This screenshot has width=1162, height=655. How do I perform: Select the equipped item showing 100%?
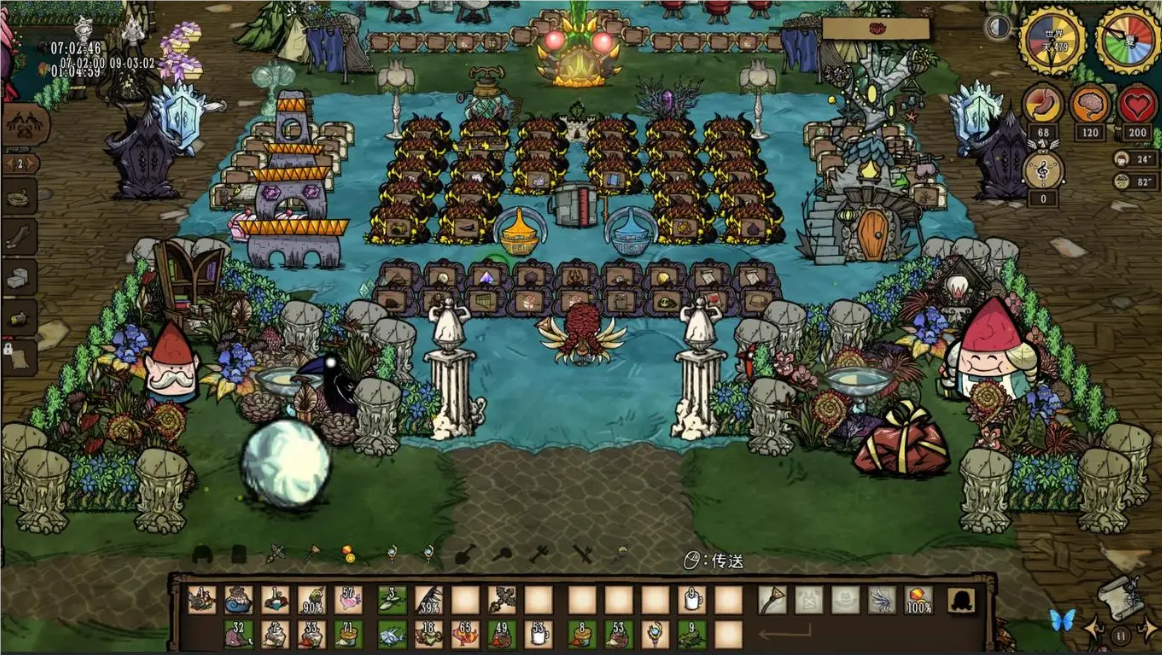pos(918,600)
